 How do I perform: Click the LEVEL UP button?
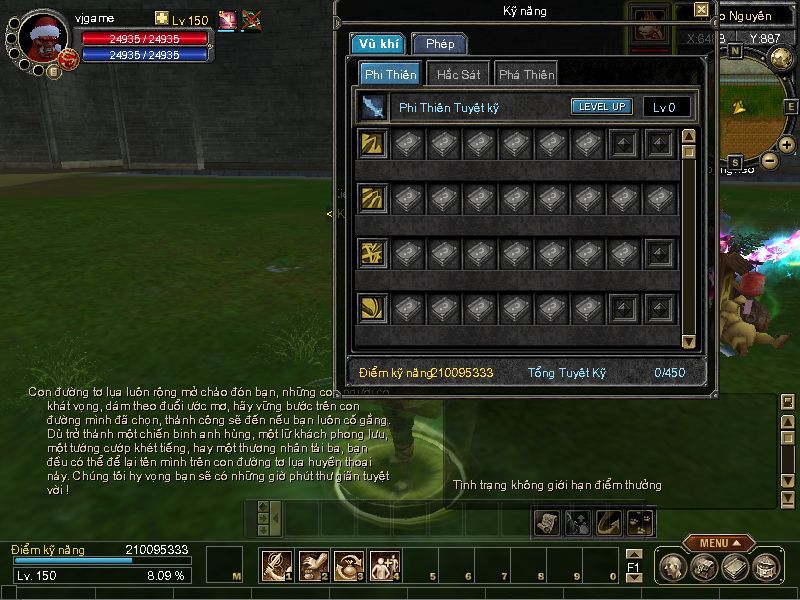[602, 107]
